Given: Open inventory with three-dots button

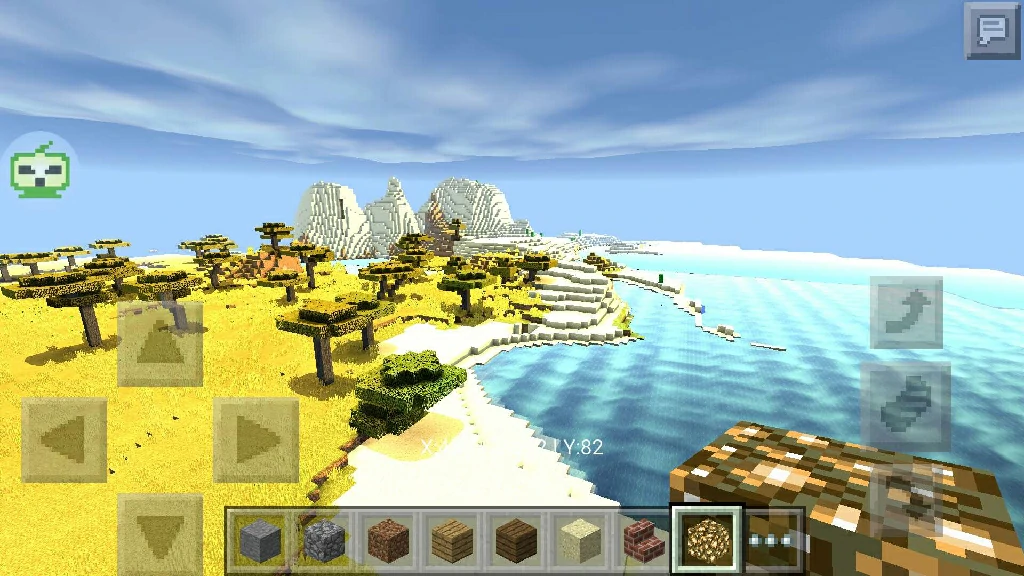Looking at the screenshot, I should click(x=774, y=540).
